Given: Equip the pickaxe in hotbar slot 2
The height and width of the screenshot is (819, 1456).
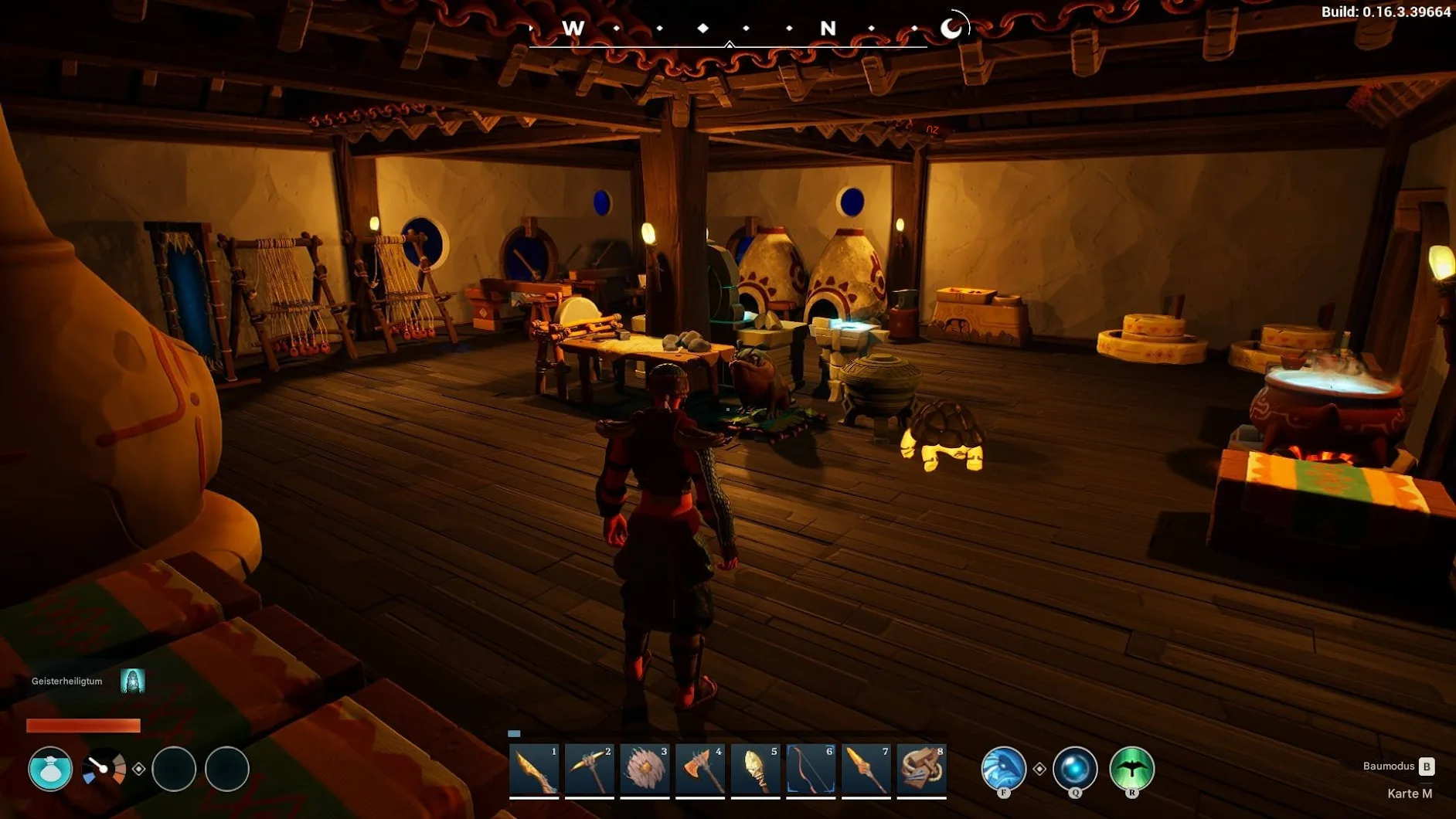Looking at the screenshot, I should point(589,770).
